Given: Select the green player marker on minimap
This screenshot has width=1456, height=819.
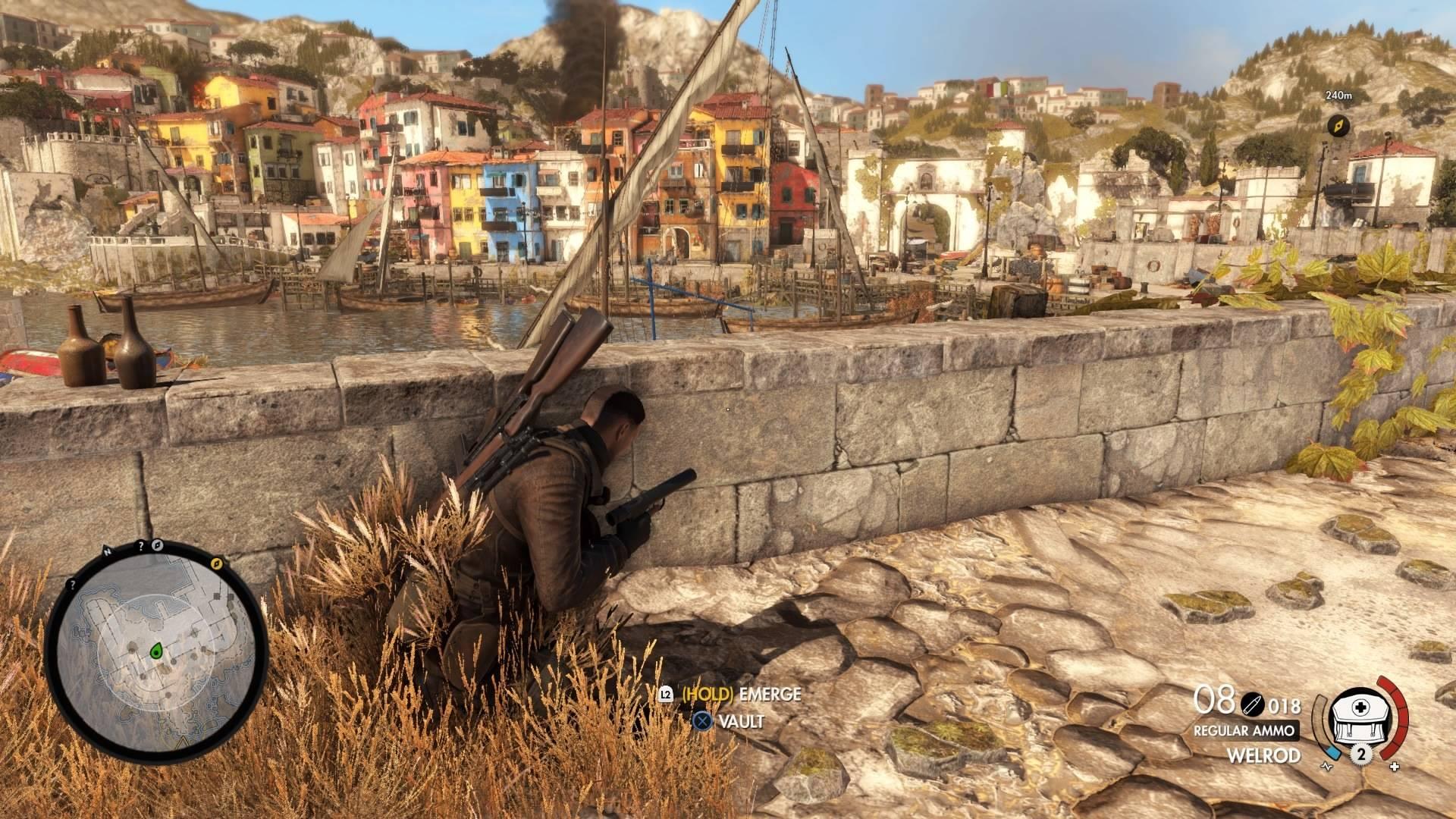Looking at the screenshot, I should [157, 650].
